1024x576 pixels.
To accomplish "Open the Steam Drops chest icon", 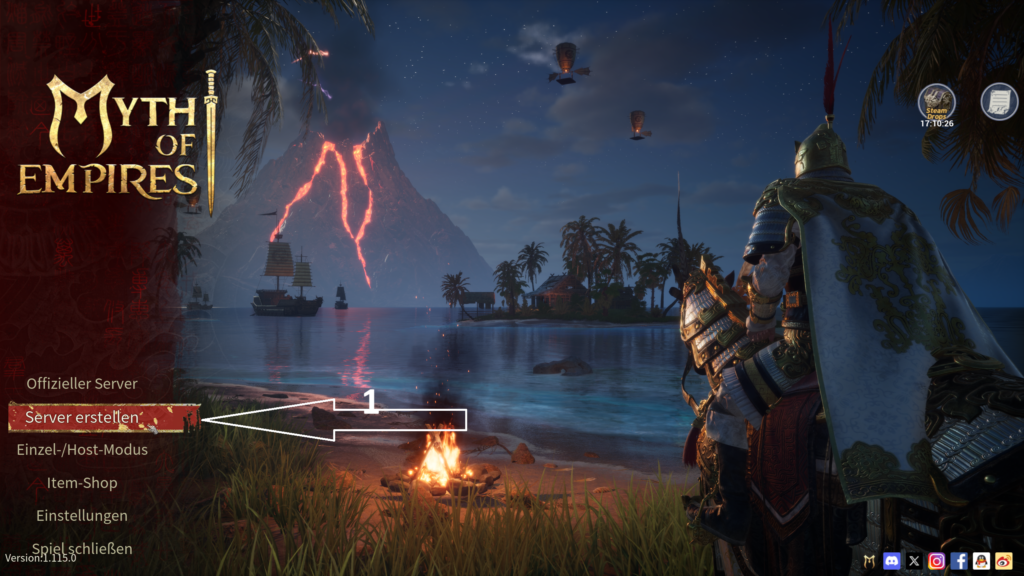I will tap(937, 101).
